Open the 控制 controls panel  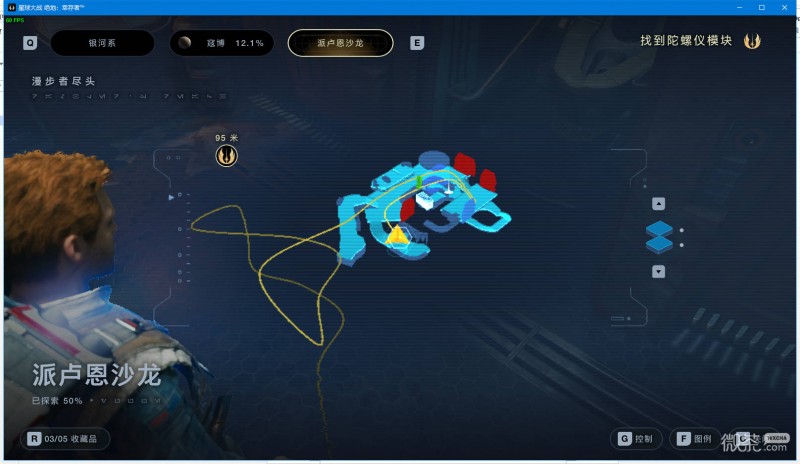[x=637, y=438]
